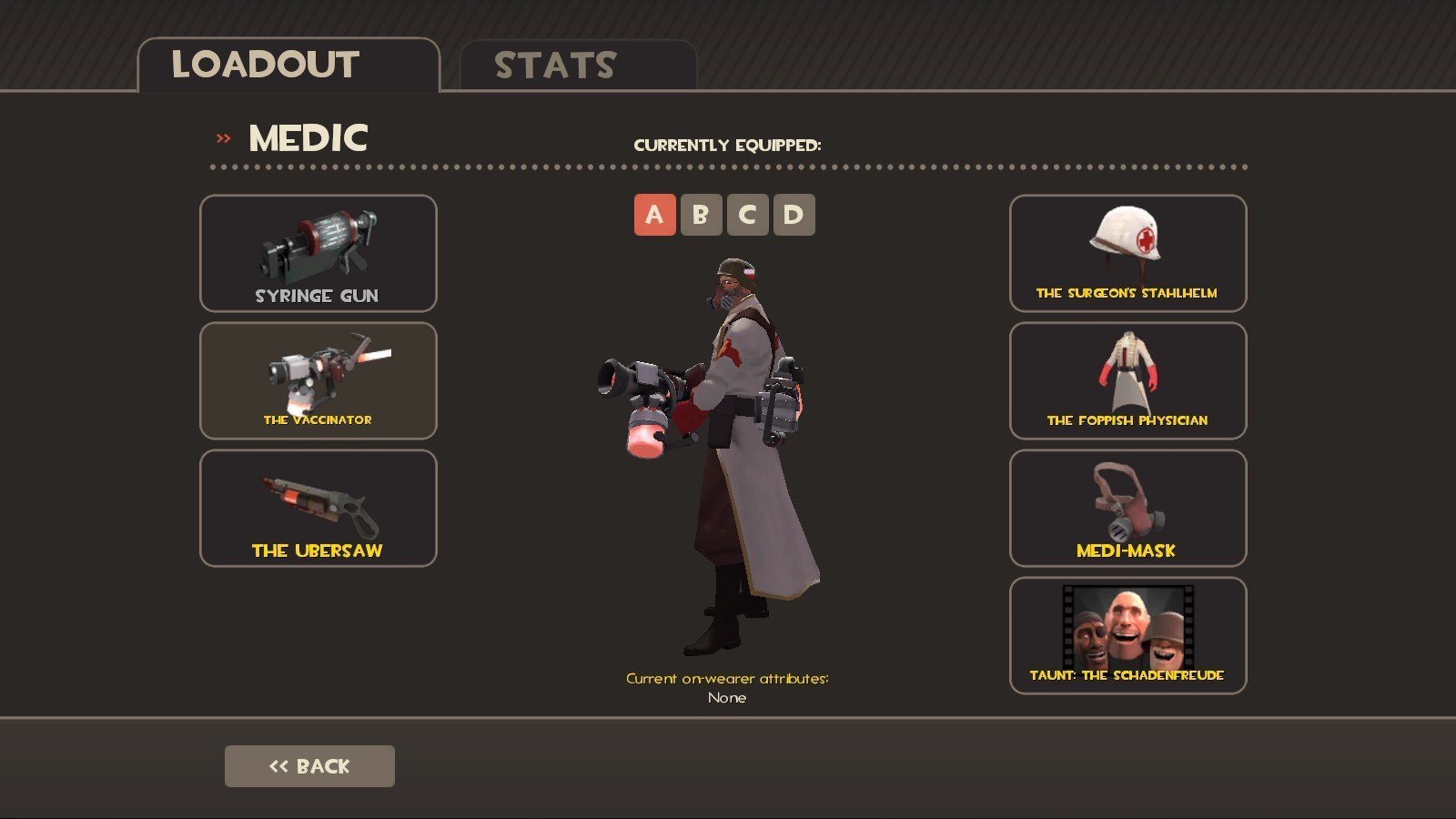Pick the Schadenfreude taunt slot
This screenshot has height=819, width=1456.
1127,635
